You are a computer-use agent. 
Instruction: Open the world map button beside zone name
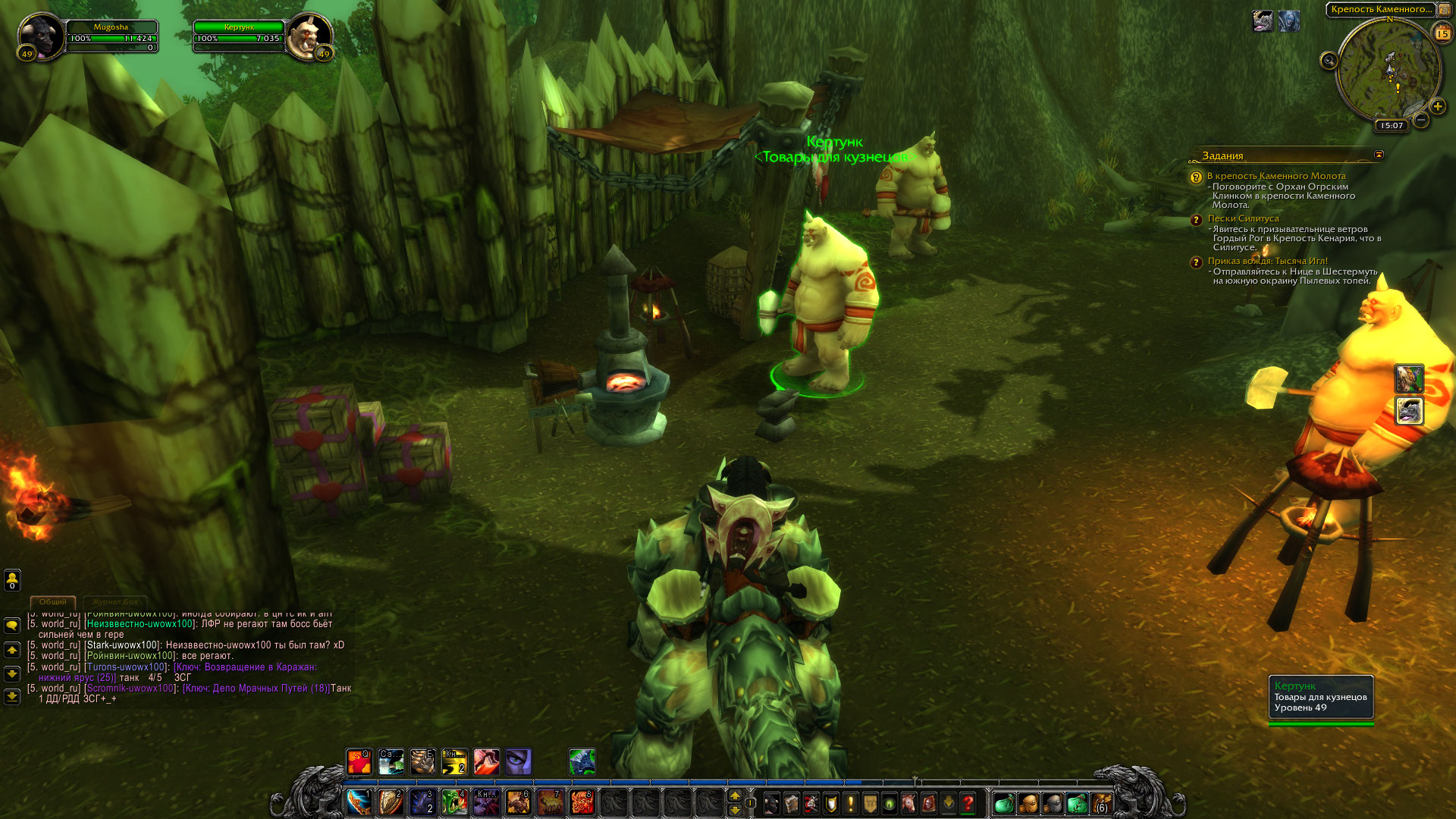tap(1444, 10)
